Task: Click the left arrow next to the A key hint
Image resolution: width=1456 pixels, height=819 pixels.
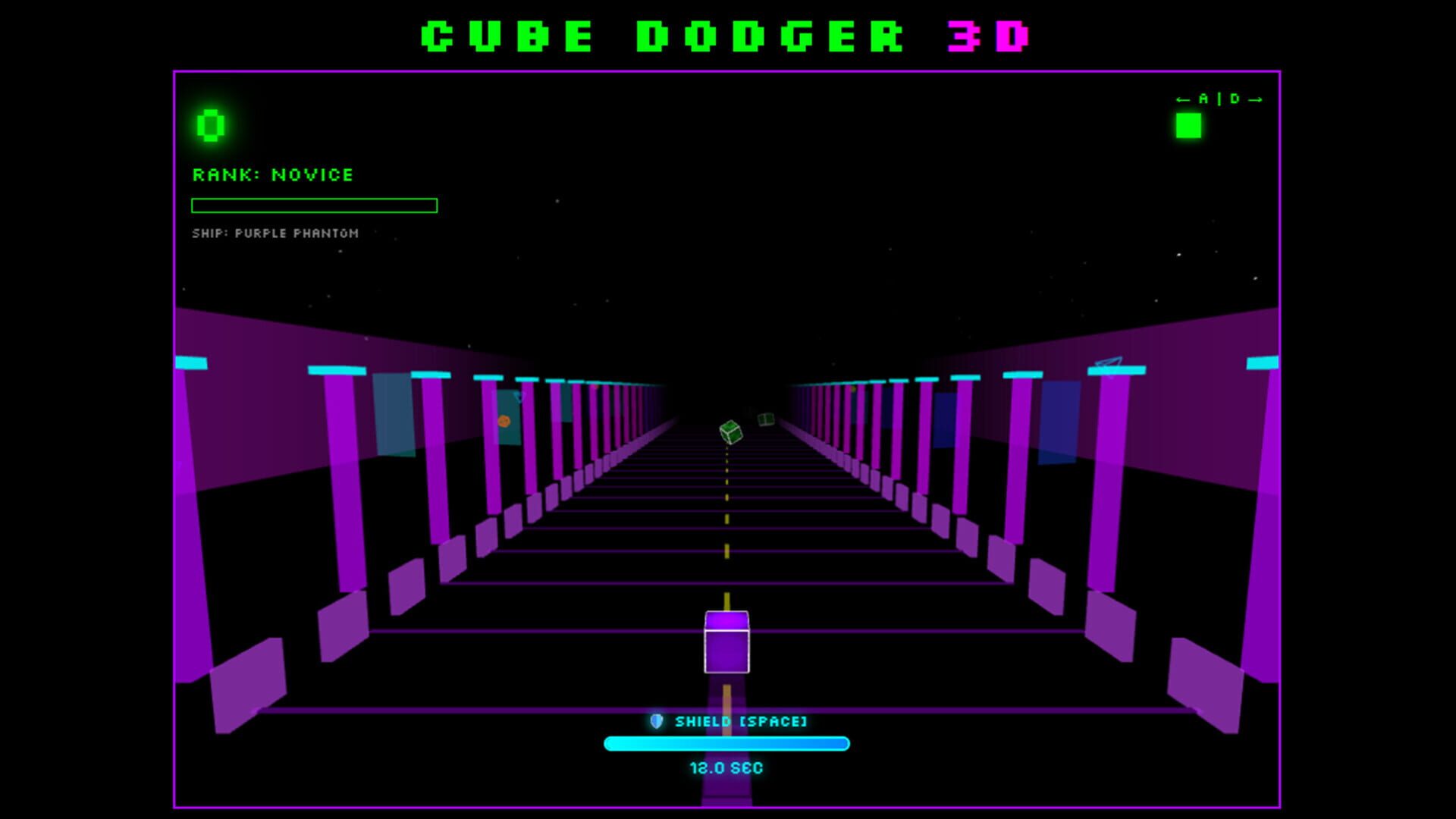Action: [x=1183, y=99]
